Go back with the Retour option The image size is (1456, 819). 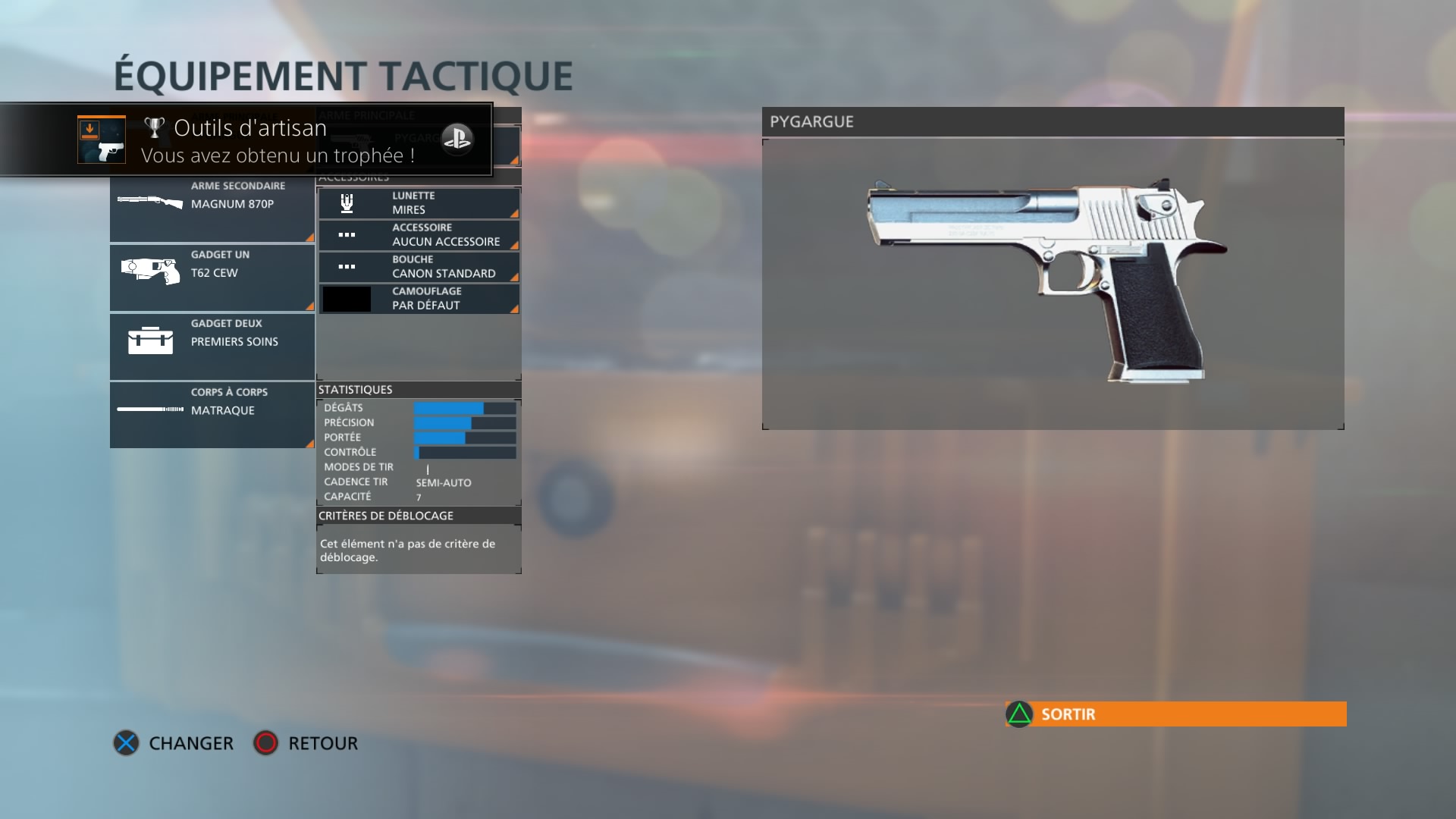(x=306, y=743)
